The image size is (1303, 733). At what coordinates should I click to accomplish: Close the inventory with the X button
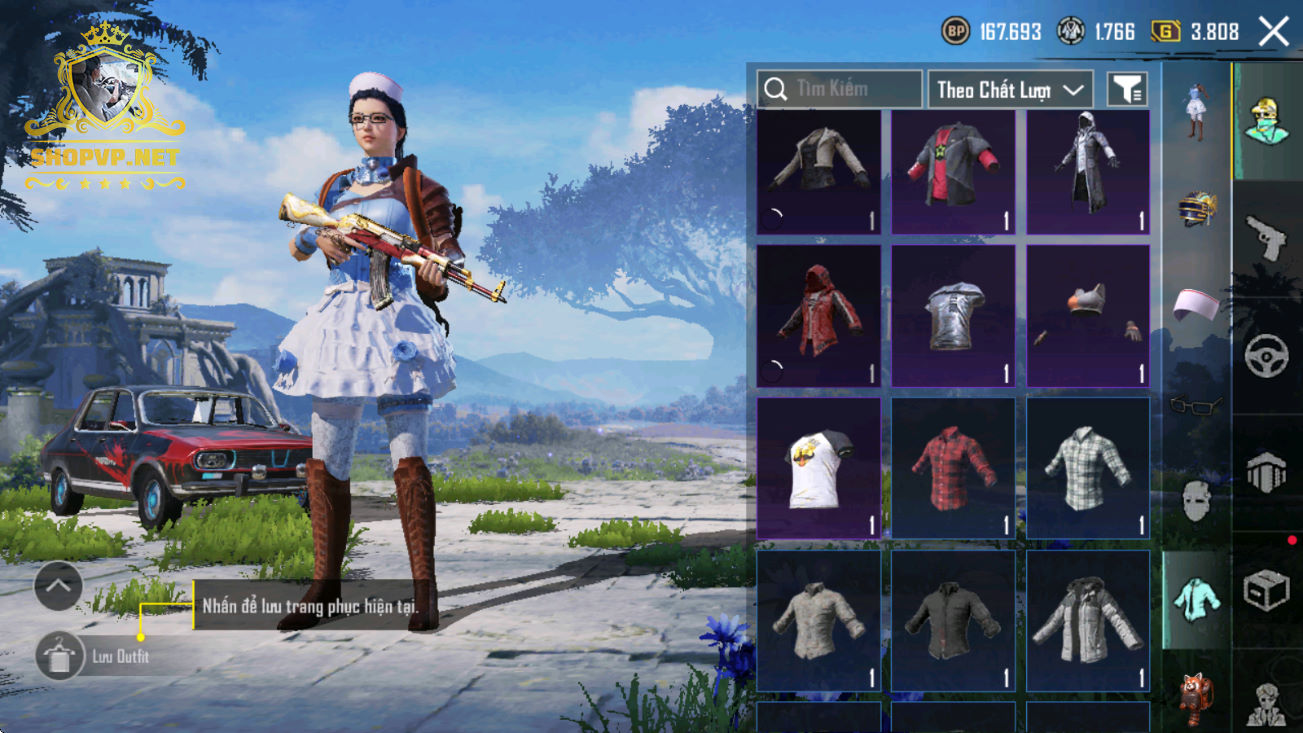pos(1274,31)
